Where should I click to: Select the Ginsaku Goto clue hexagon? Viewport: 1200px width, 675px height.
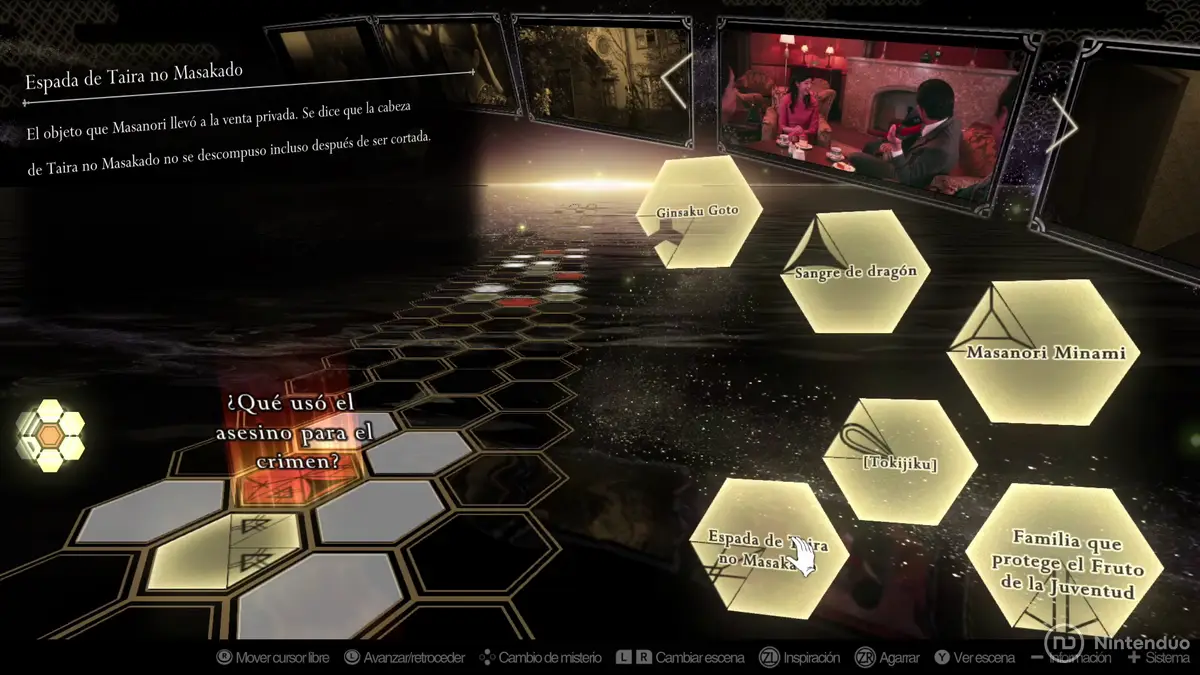699,211
